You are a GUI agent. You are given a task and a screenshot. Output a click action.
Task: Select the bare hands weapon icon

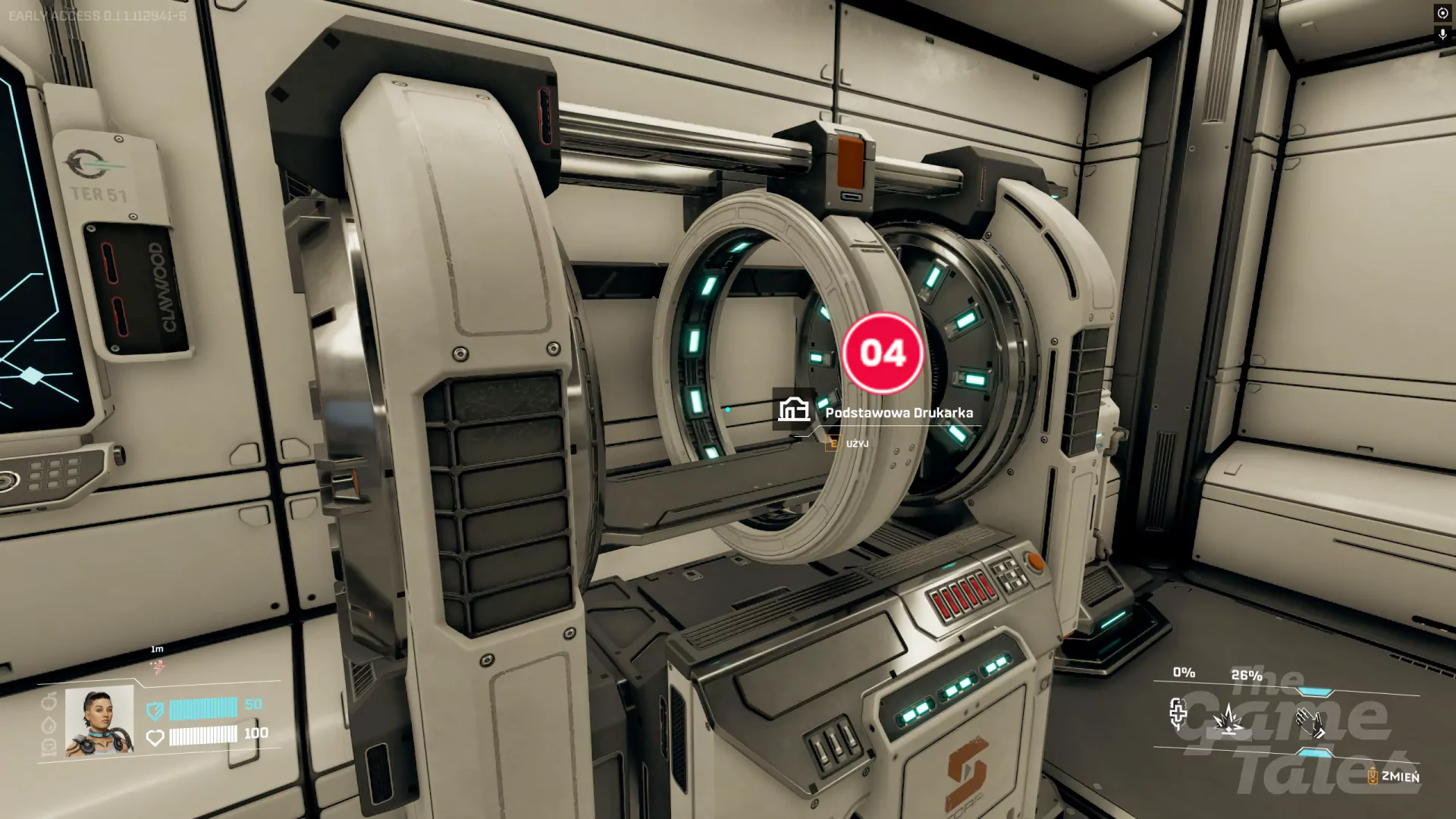1310,723
